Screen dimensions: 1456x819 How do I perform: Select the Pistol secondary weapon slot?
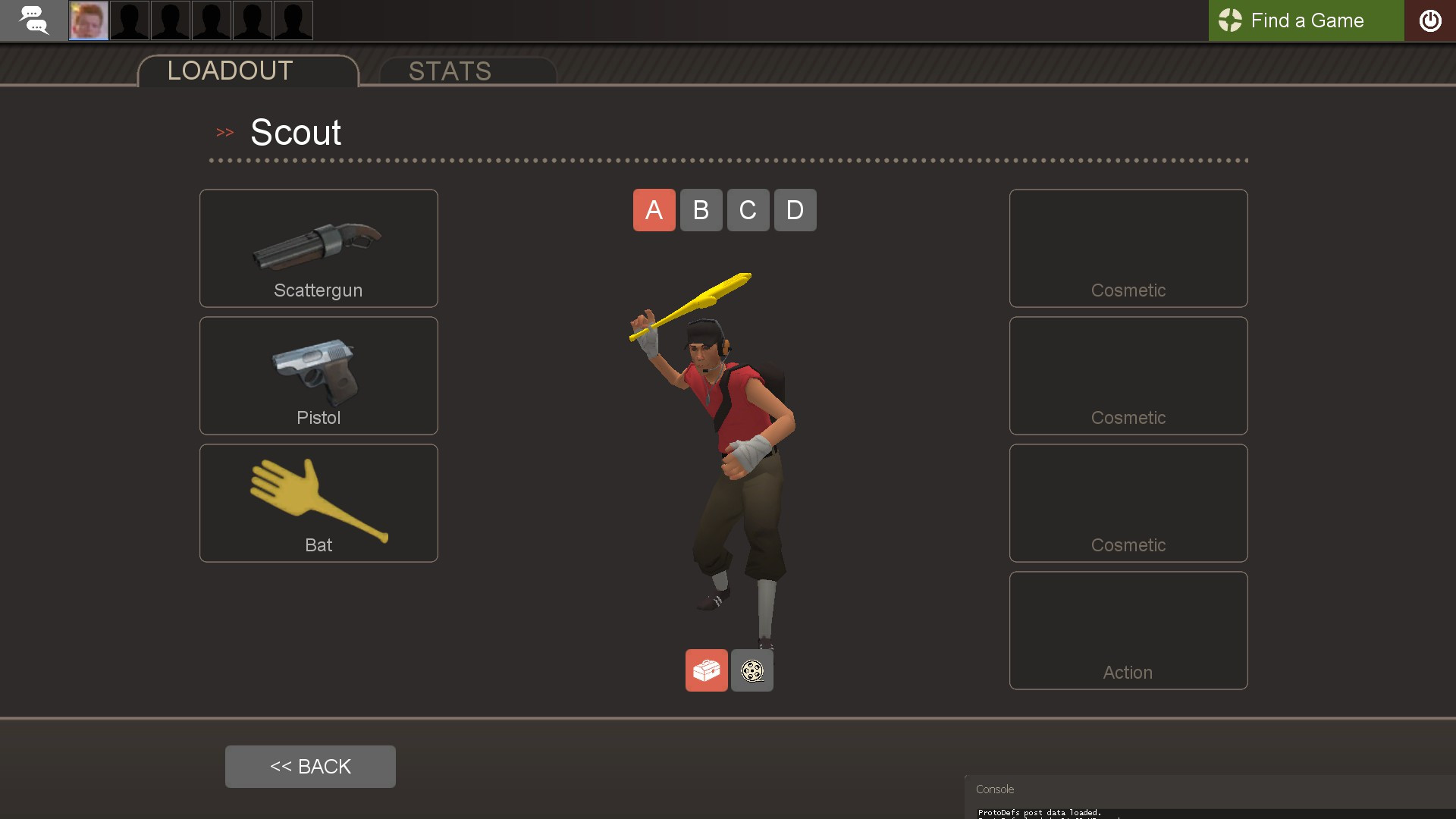coord(318,375)
